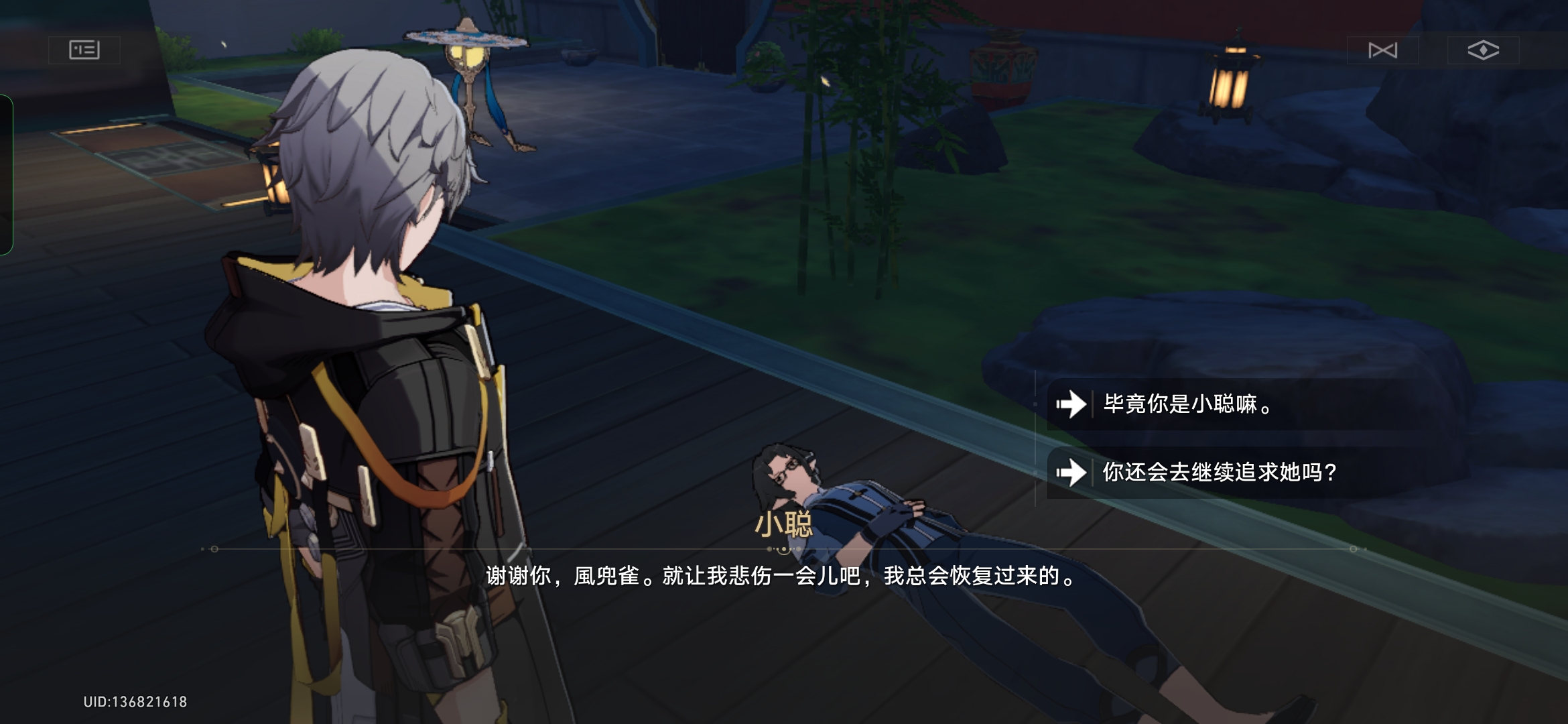
Task: Toggle auto-play dialogue button
Action: pyautogui.click(x=1382, y=50)
